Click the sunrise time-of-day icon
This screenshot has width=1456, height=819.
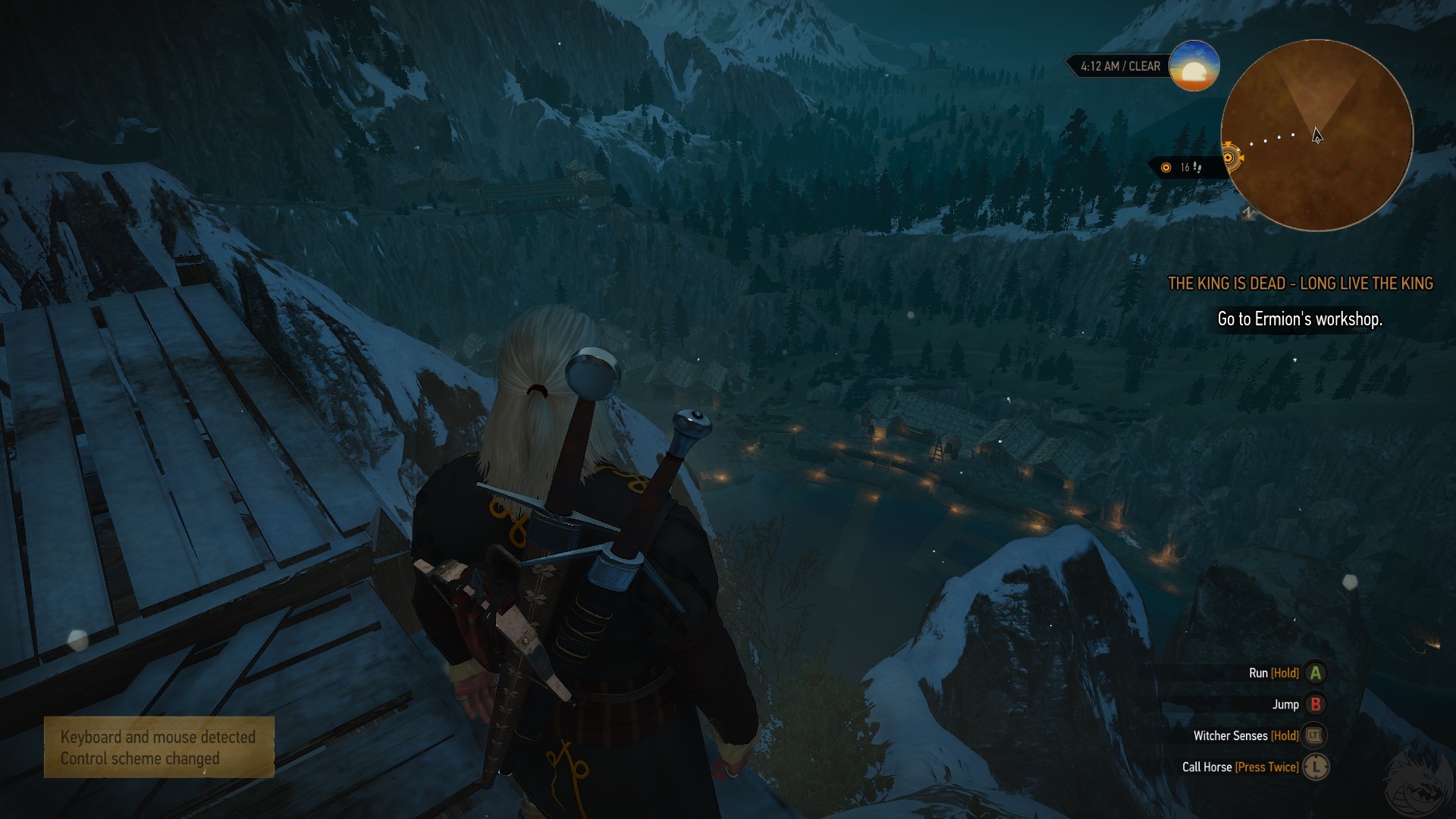1194,66
